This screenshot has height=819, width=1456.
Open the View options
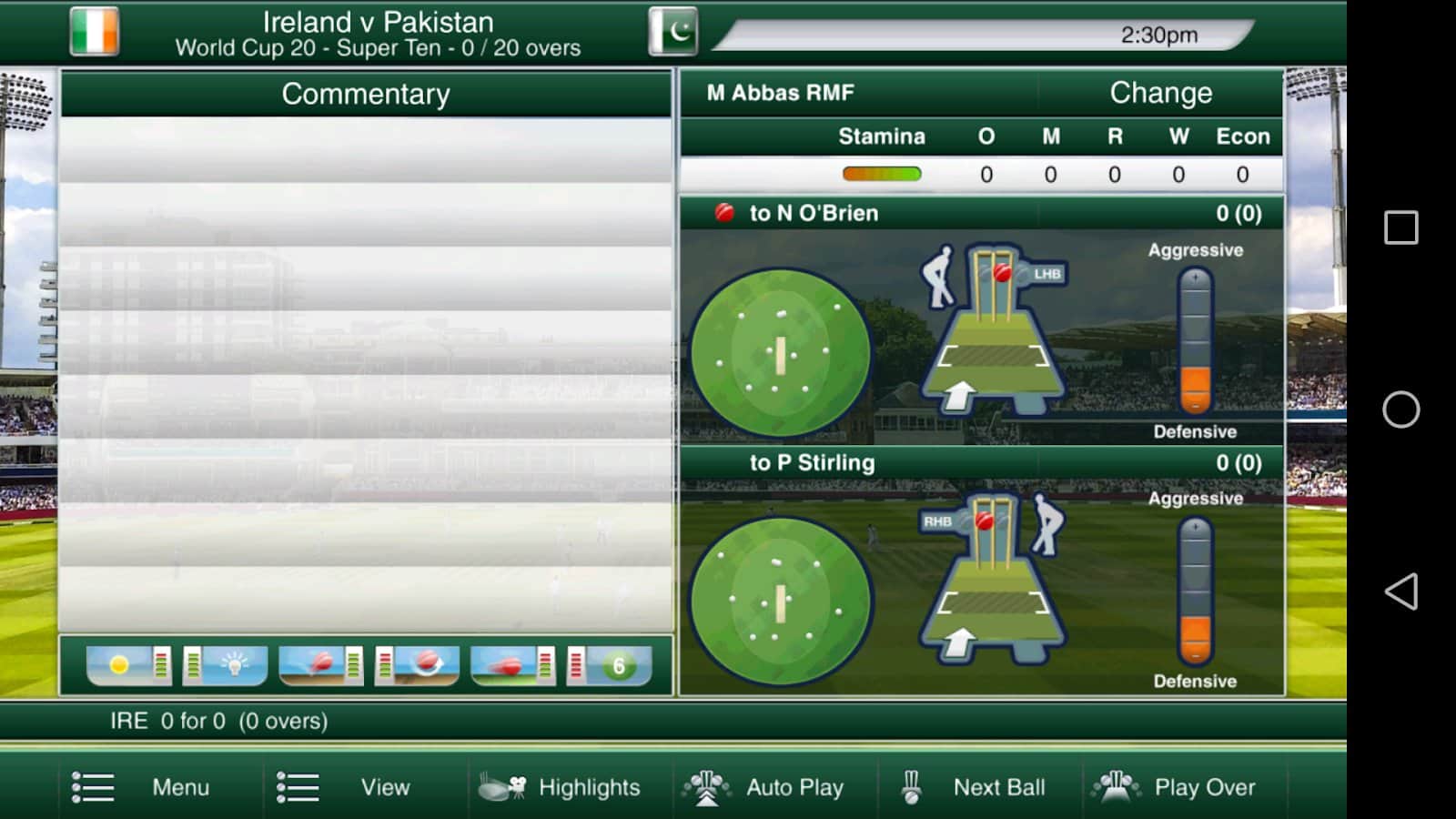[x=344, y=787]
